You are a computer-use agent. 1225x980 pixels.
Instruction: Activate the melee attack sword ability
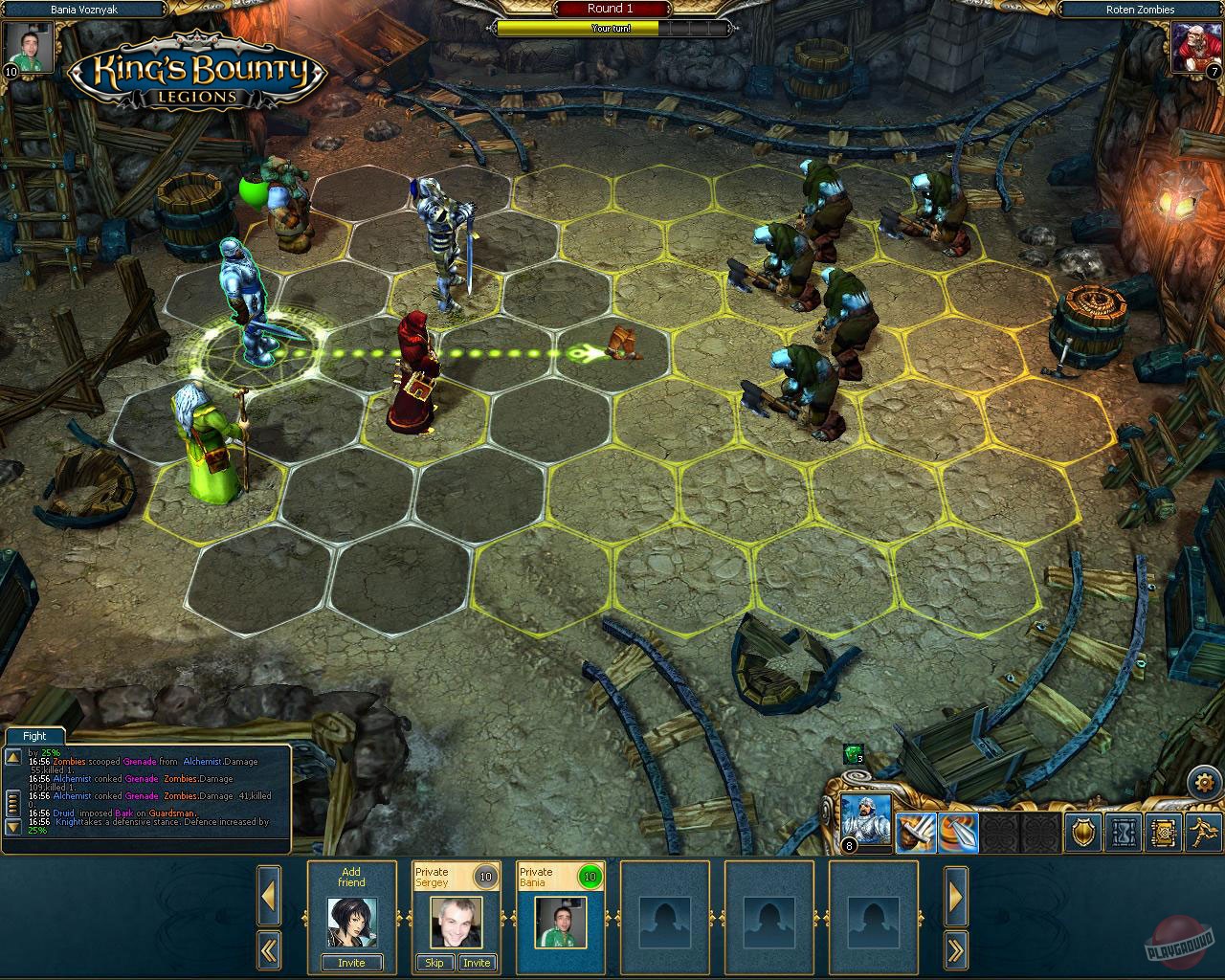914,831
